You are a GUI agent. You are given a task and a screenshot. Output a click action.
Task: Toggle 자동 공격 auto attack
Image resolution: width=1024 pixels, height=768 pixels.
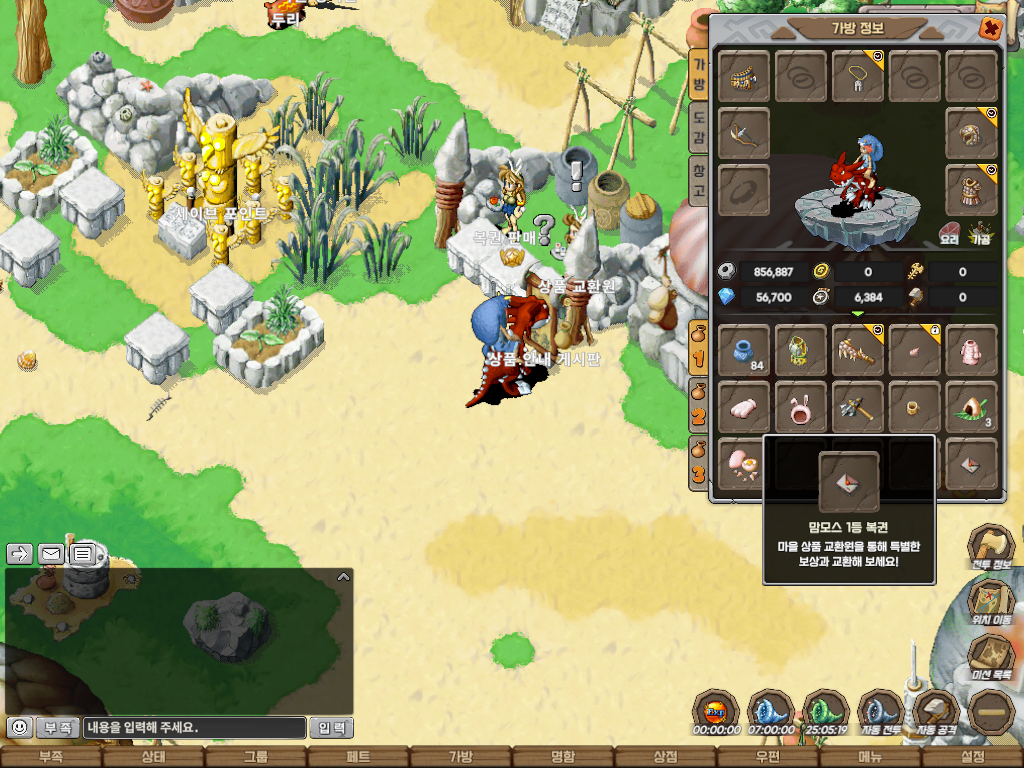pos(937,714)
